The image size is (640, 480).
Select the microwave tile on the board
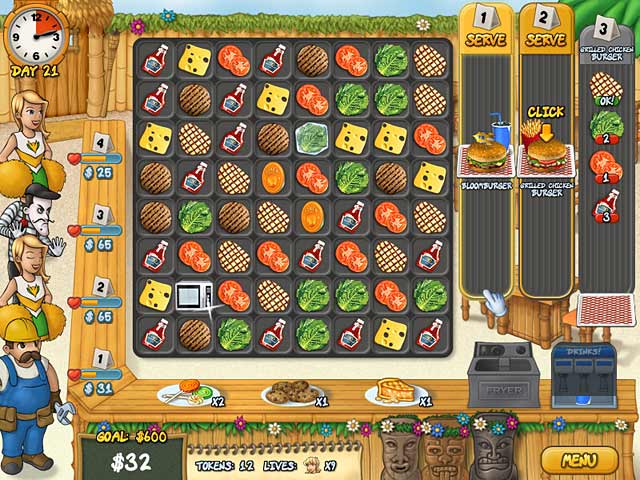[x=193, y=295]
